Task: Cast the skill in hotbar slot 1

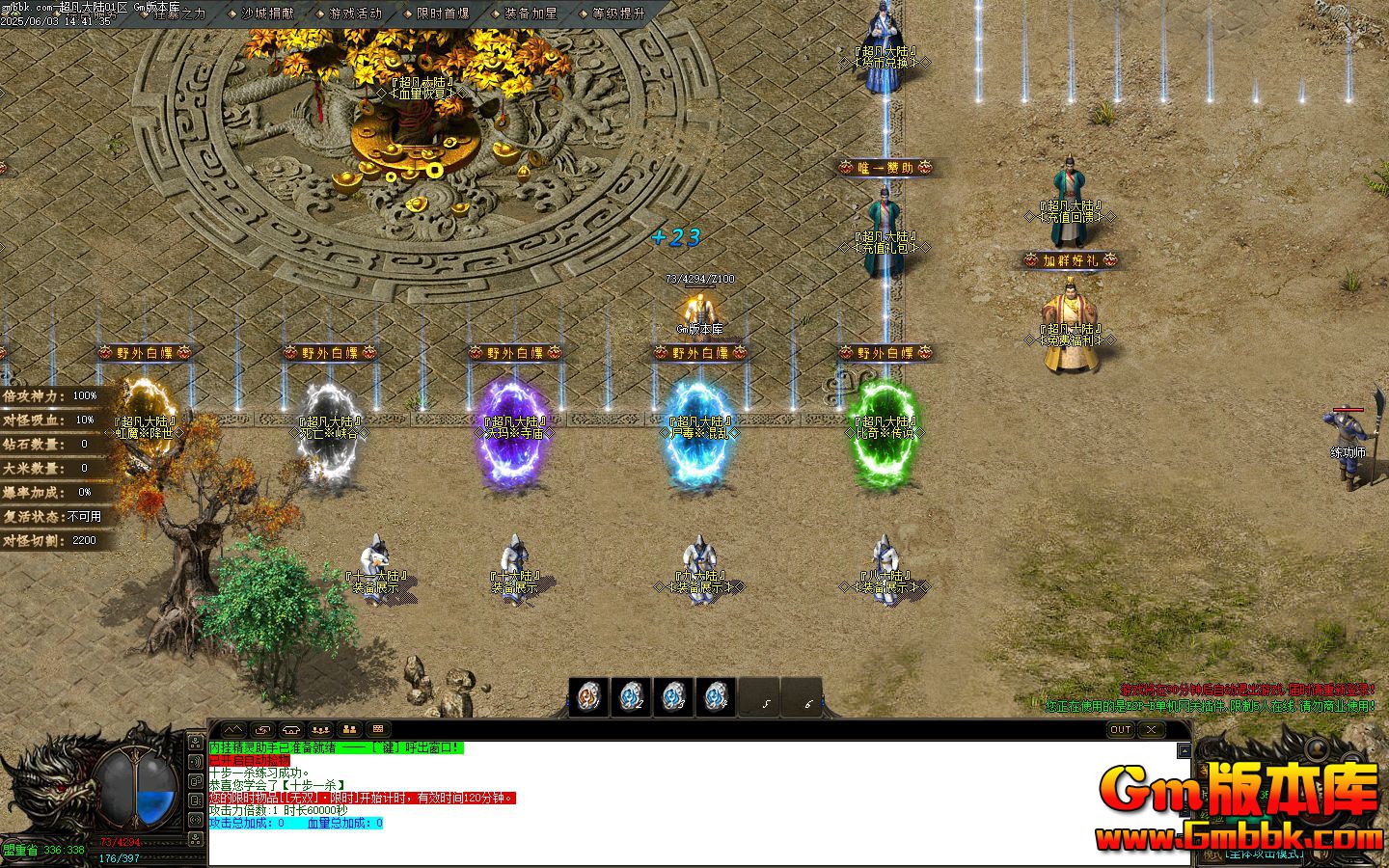Action: [590, 698]
